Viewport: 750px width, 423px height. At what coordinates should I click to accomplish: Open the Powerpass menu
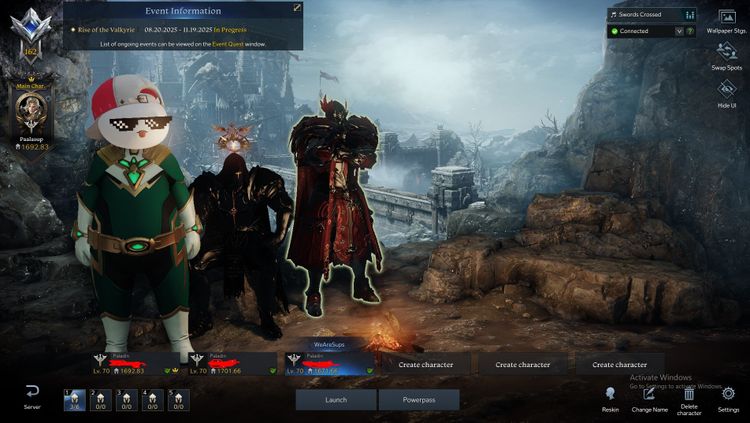point(418,399)
